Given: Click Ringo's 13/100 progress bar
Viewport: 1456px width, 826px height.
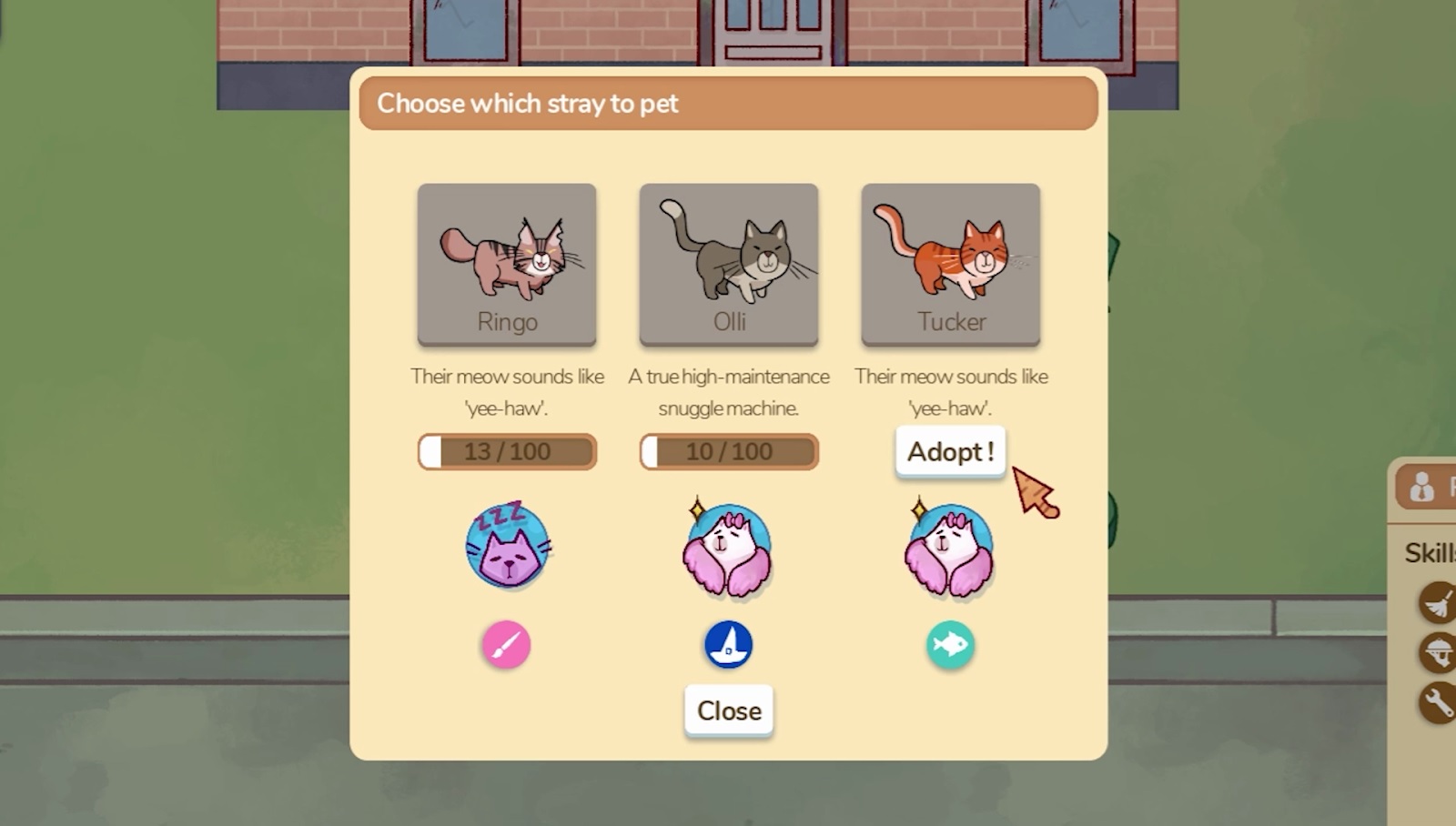Looking at the screenshot, I should coord(507,451).
